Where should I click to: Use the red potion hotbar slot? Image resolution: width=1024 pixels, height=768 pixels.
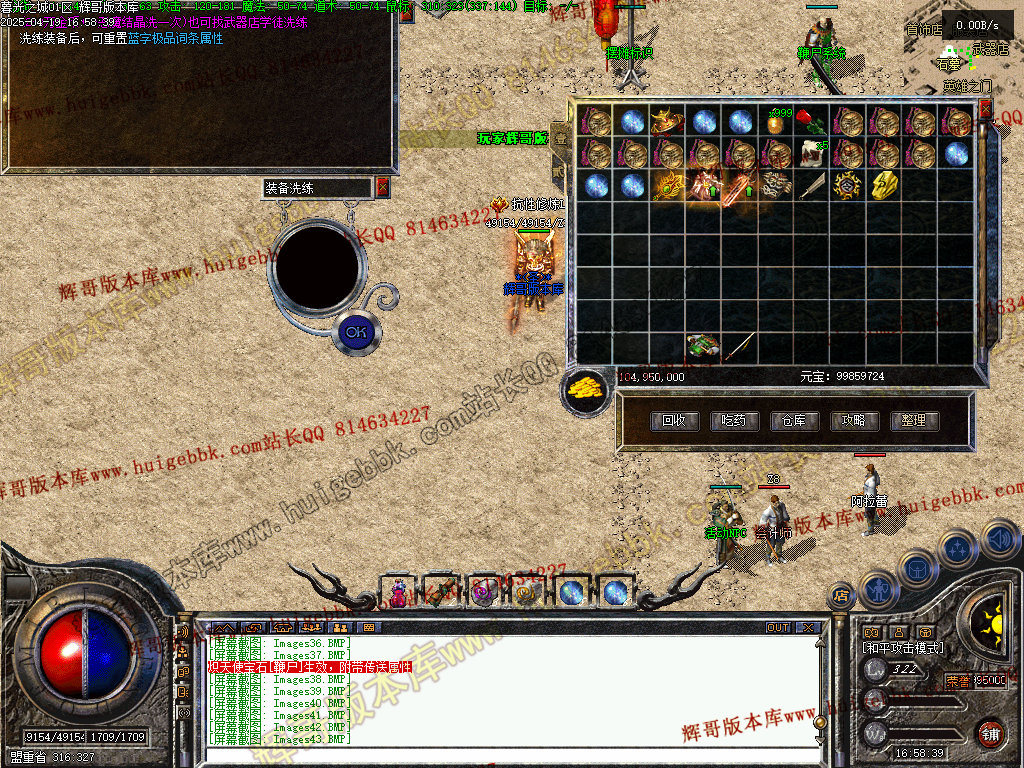398,593
